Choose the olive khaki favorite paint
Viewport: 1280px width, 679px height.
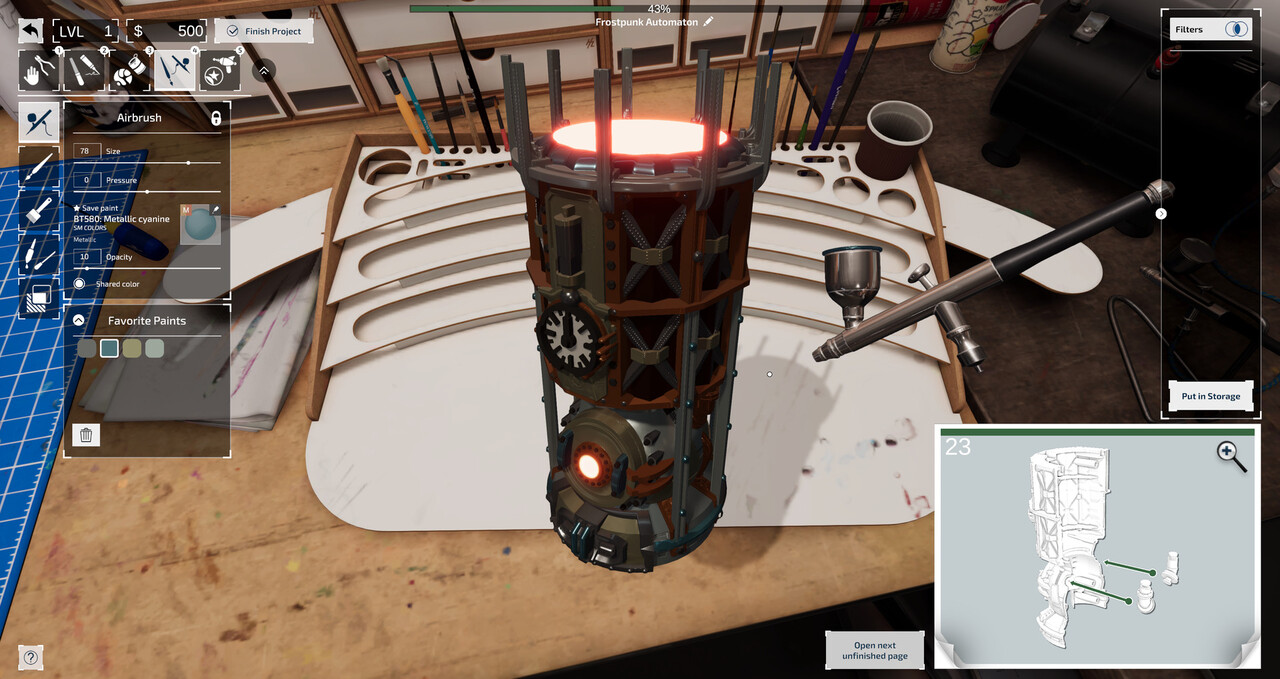pyautogui.click(x=131, y=348)
